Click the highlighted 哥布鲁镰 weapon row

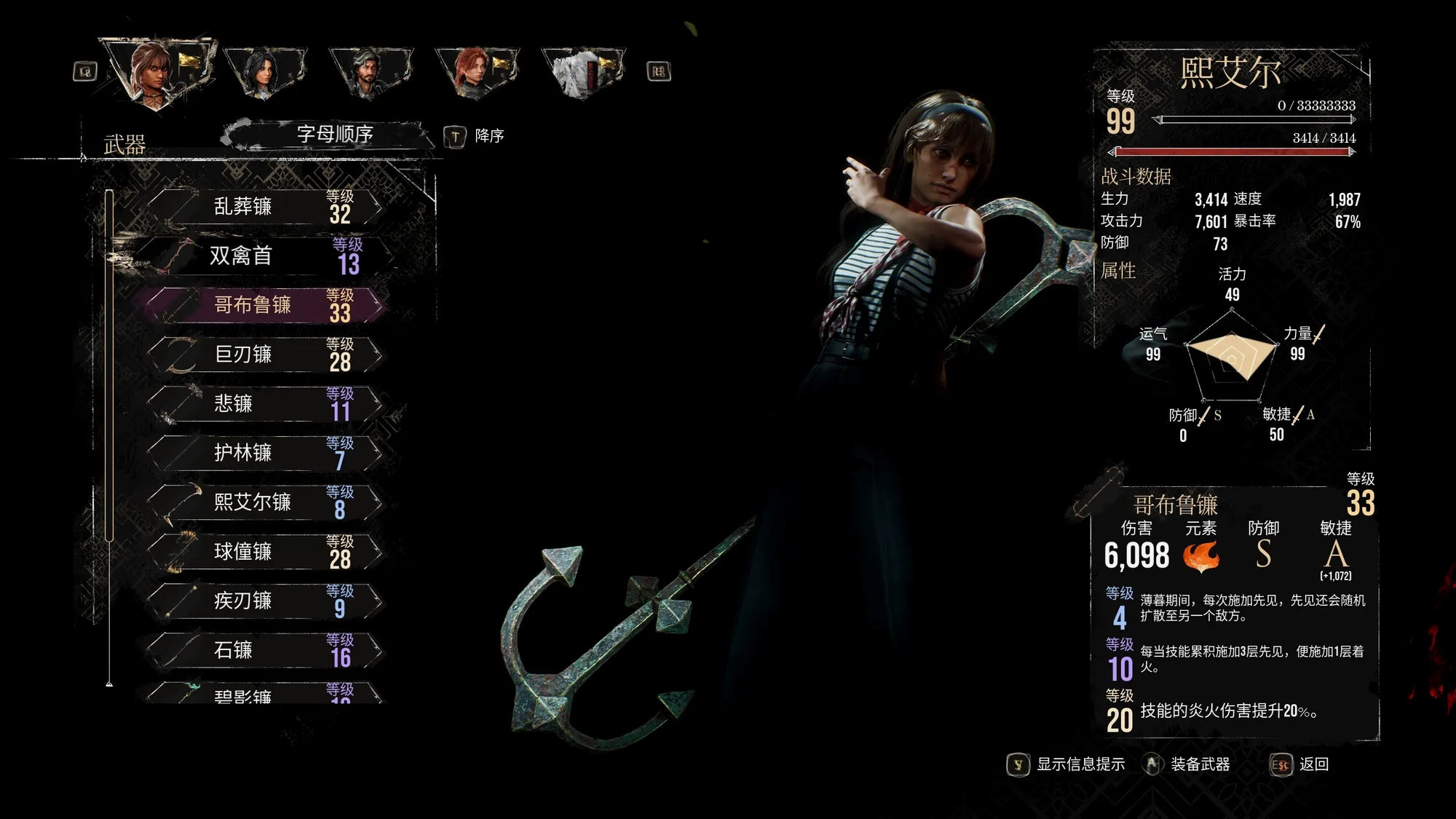coord(266,305)
